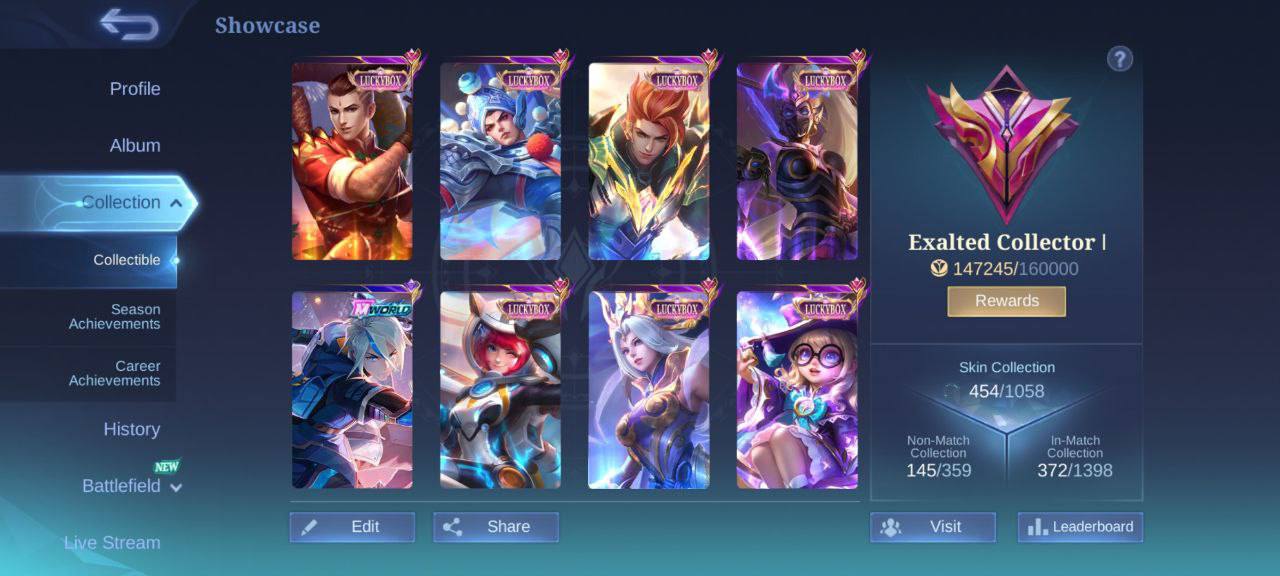Open the Profile section
Viewport: 1280px width, 576px height.
(134, 89)
